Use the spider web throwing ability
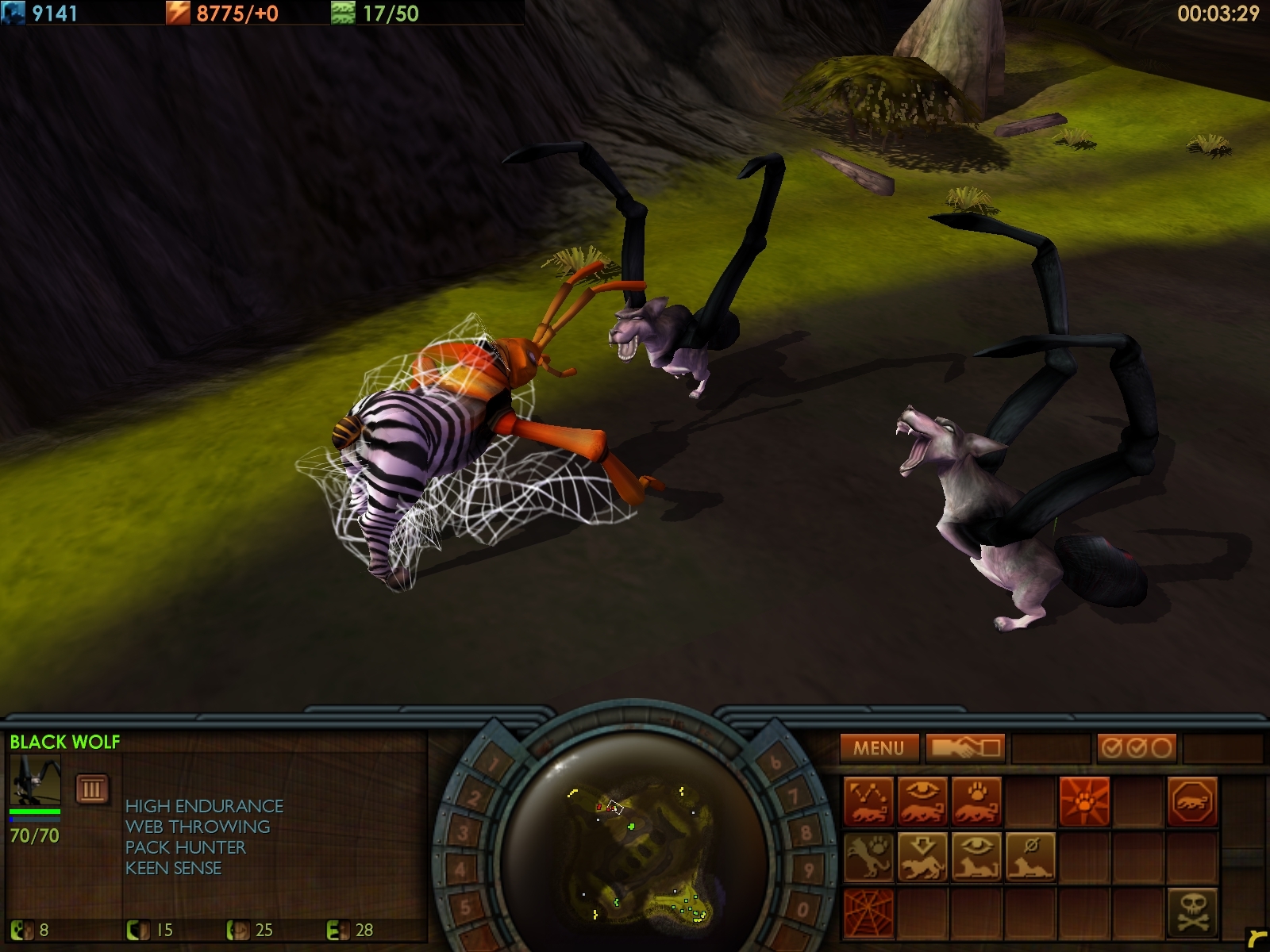The height and width of the screenshot is (952, 1270). pyautogui.click(x=868, y=912)
